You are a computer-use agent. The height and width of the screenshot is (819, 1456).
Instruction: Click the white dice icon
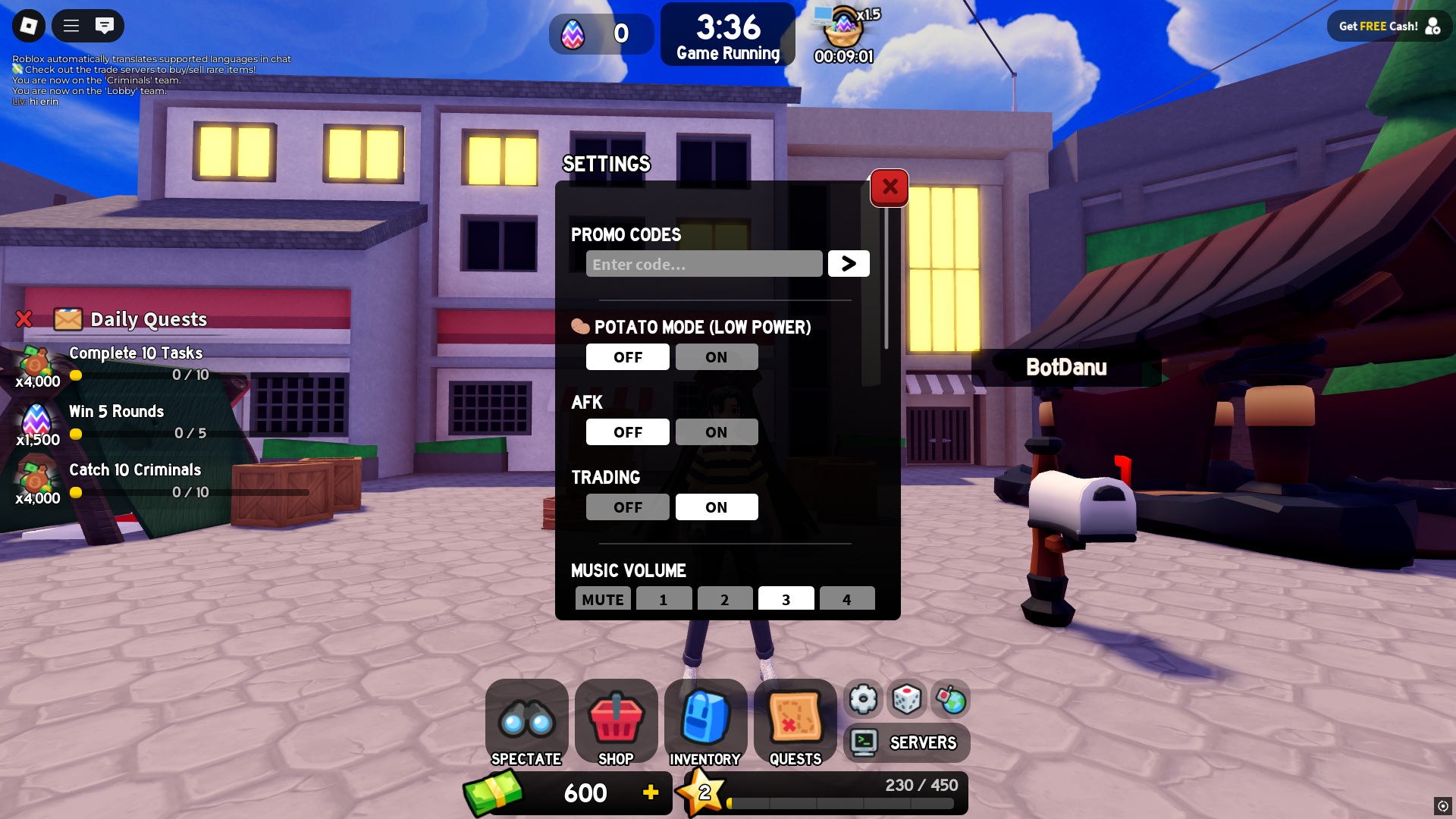coord(907,699)
